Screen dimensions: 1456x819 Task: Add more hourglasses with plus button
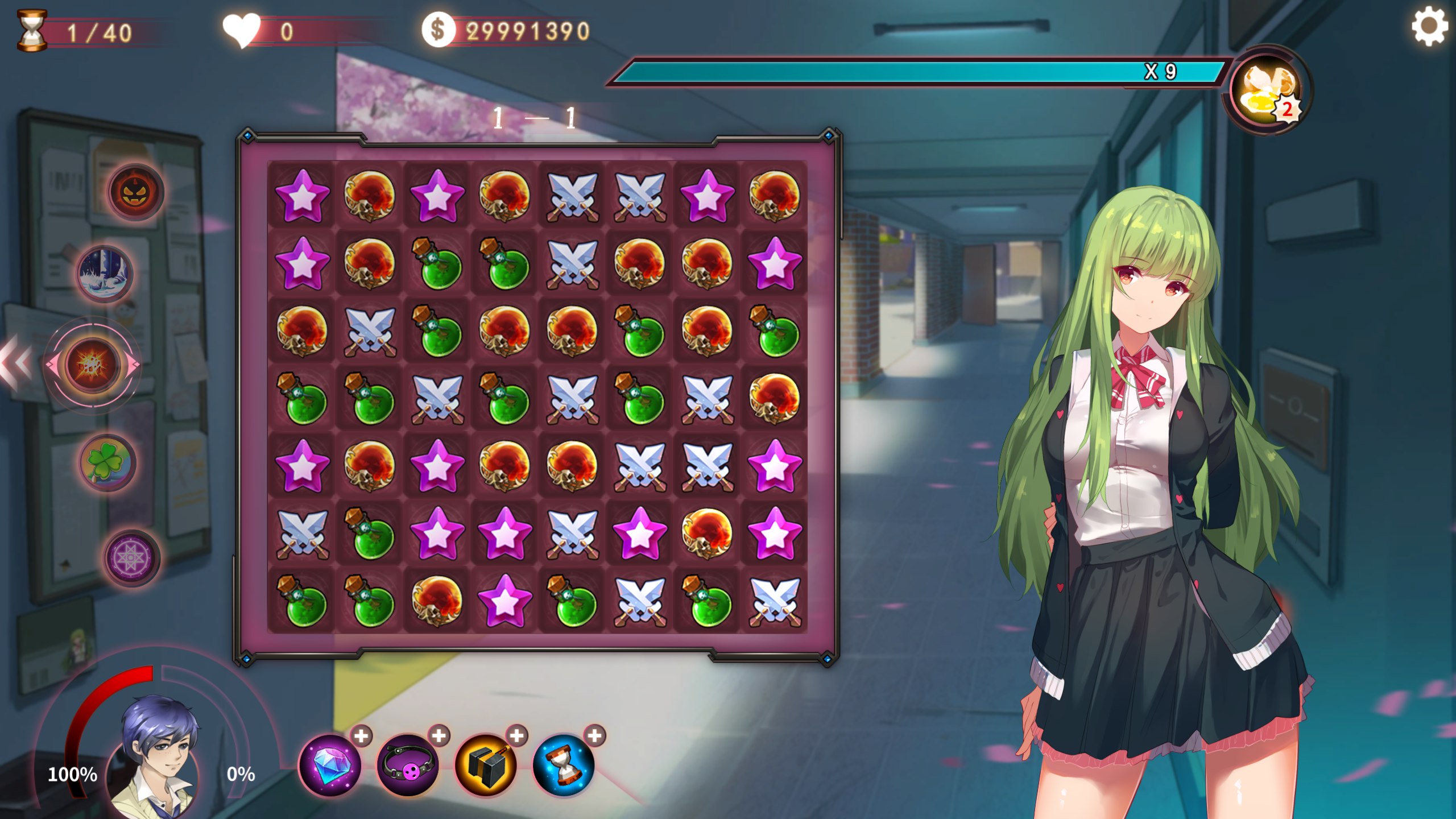coord(595,736)
